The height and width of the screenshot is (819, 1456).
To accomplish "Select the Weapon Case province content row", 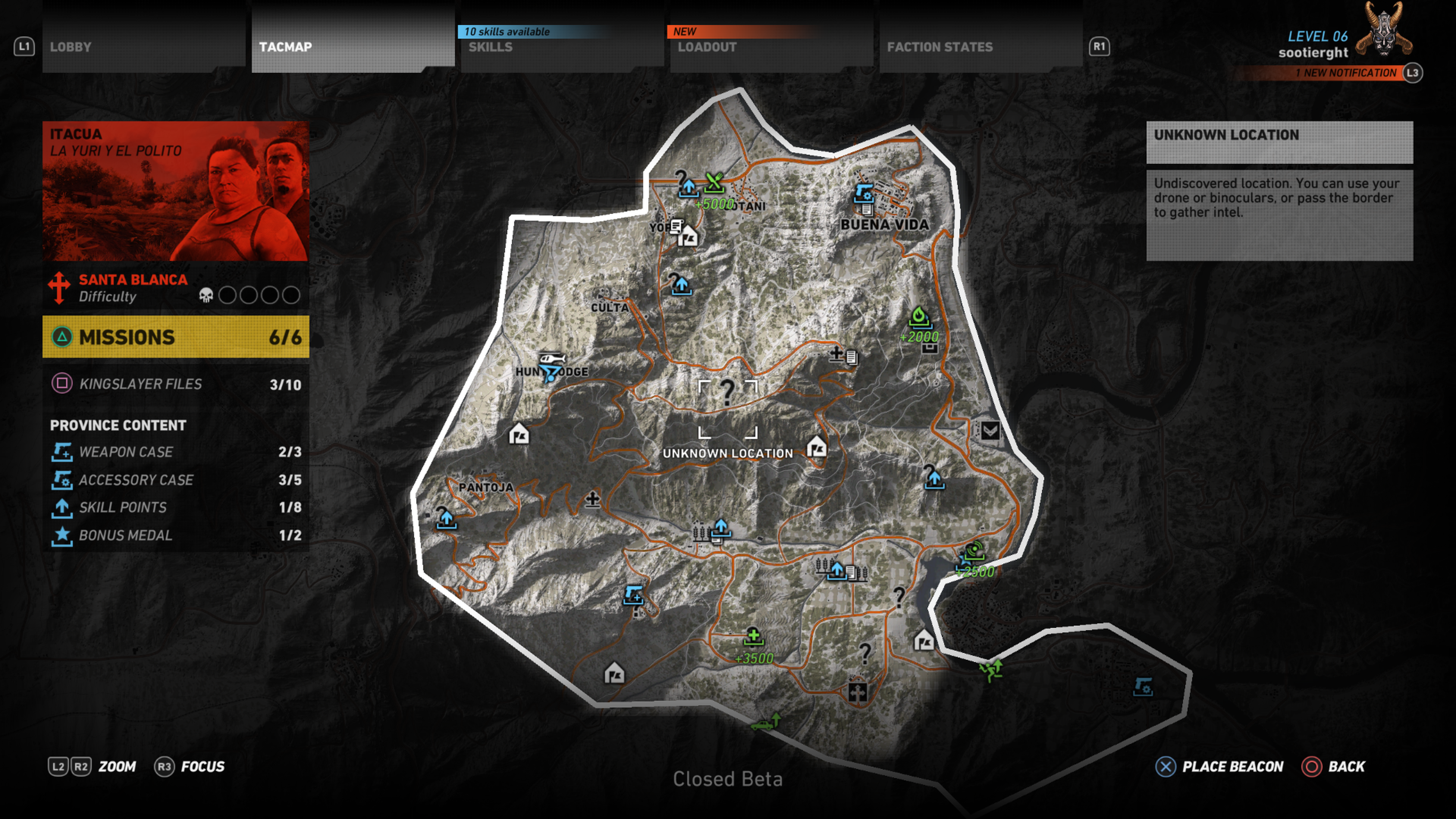I will click(x=175, y=452).
